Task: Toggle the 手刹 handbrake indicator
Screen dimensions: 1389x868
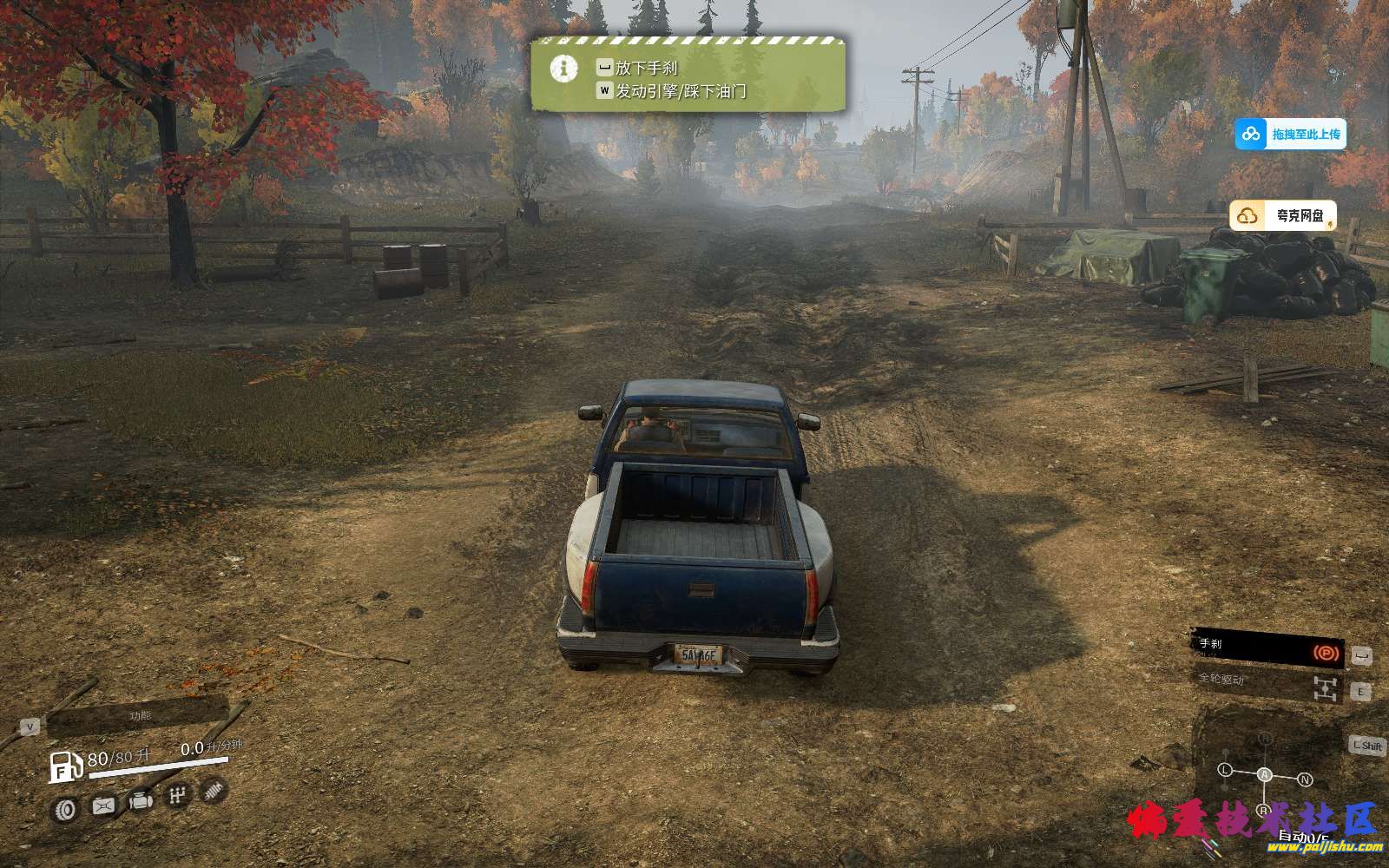Action: [x=1267, y=649]
